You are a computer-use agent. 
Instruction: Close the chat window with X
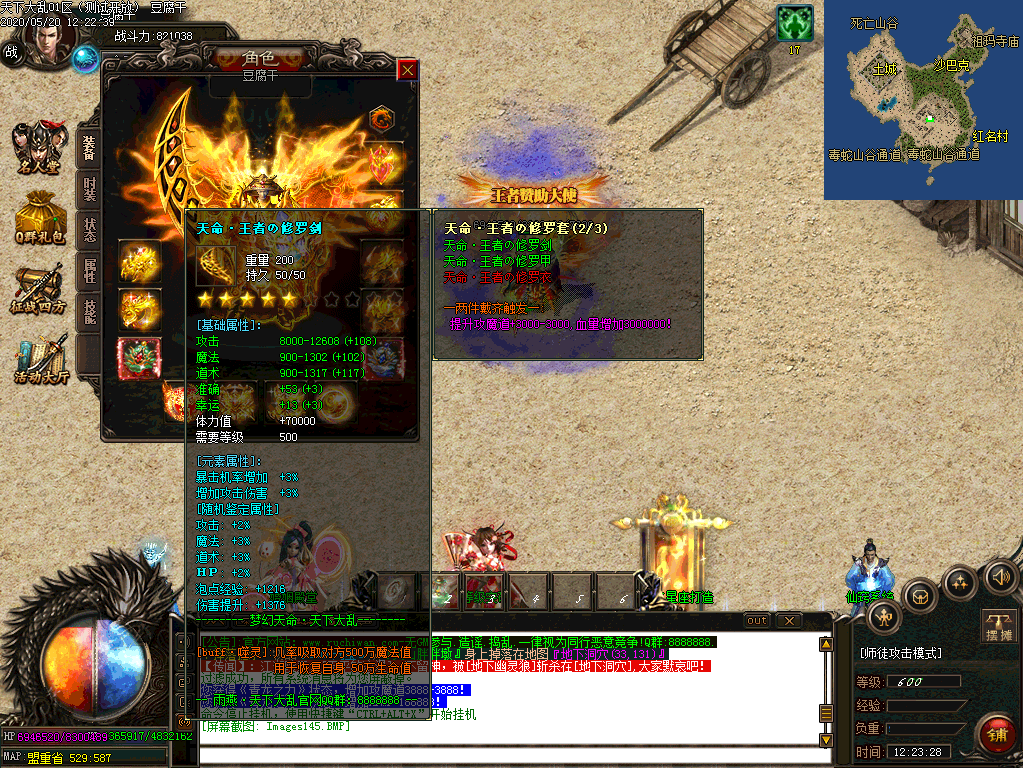(x=789, y=621)
